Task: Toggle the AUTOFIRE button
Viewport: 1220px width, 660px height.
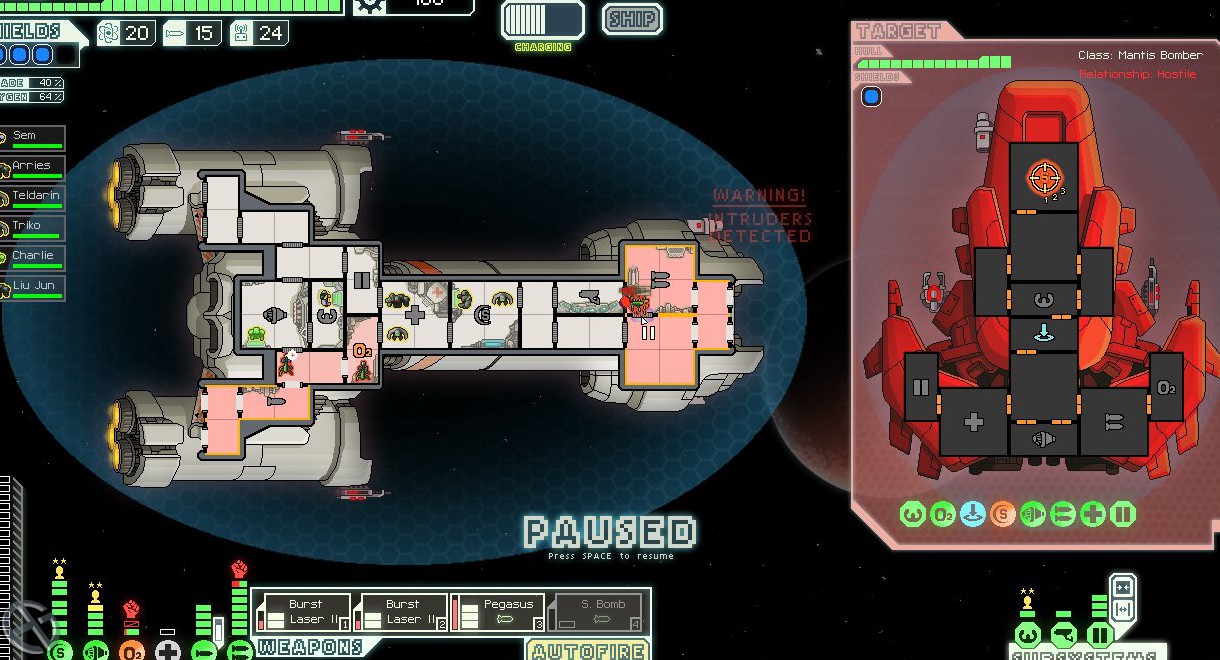Action: [x=587, y=650]
